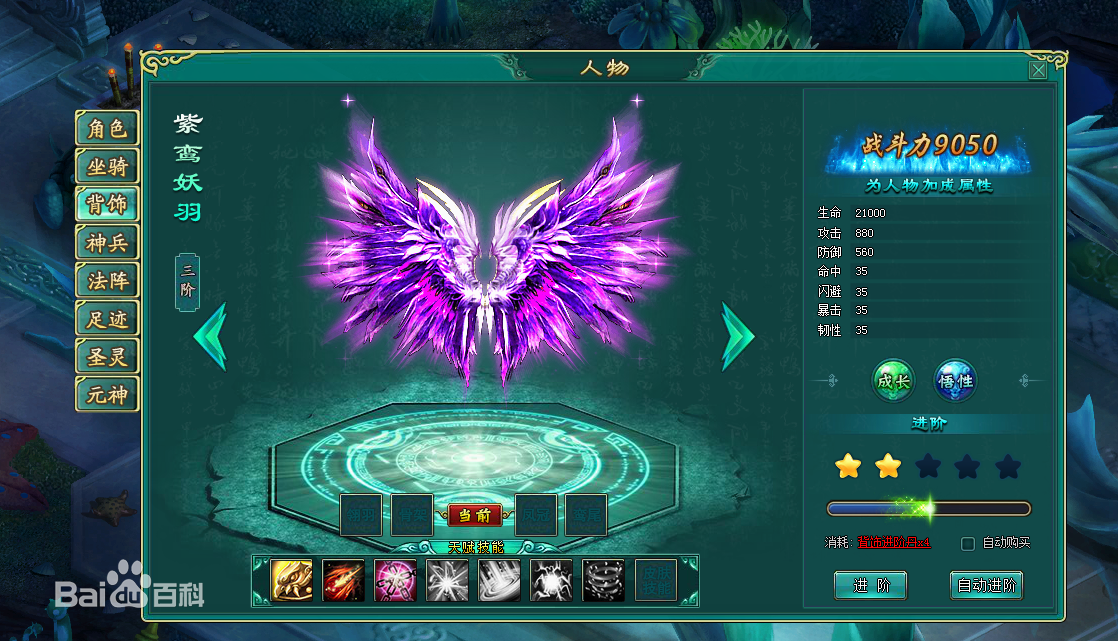Click the 进阶 advance button
The width and height of the screenshot is (1118, 641).
[870, 586]
